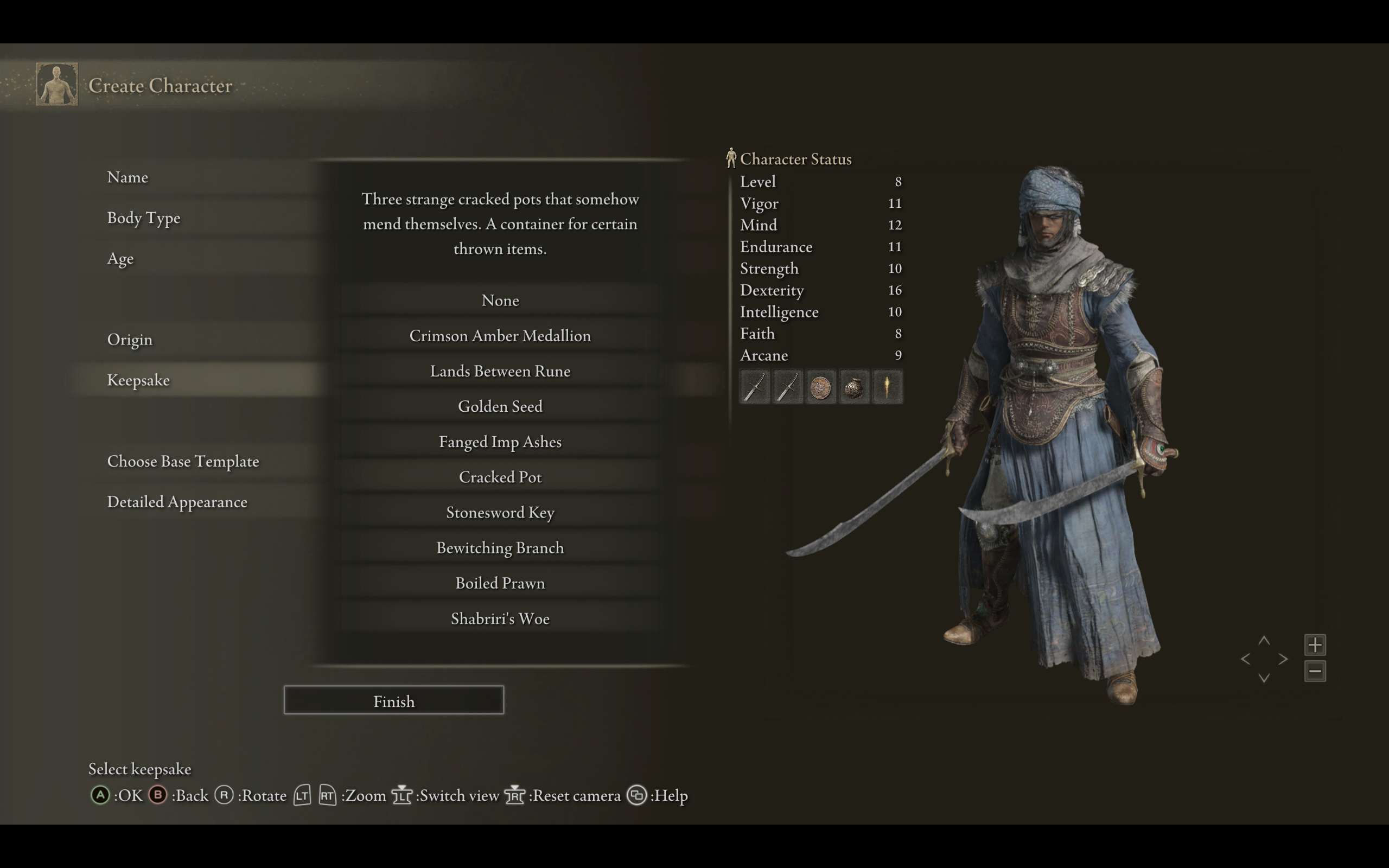Screen dimensions: 1389x868
Task: Open Detailed Appearance settings
Action: pyautogui.click(x=177, y=502)
